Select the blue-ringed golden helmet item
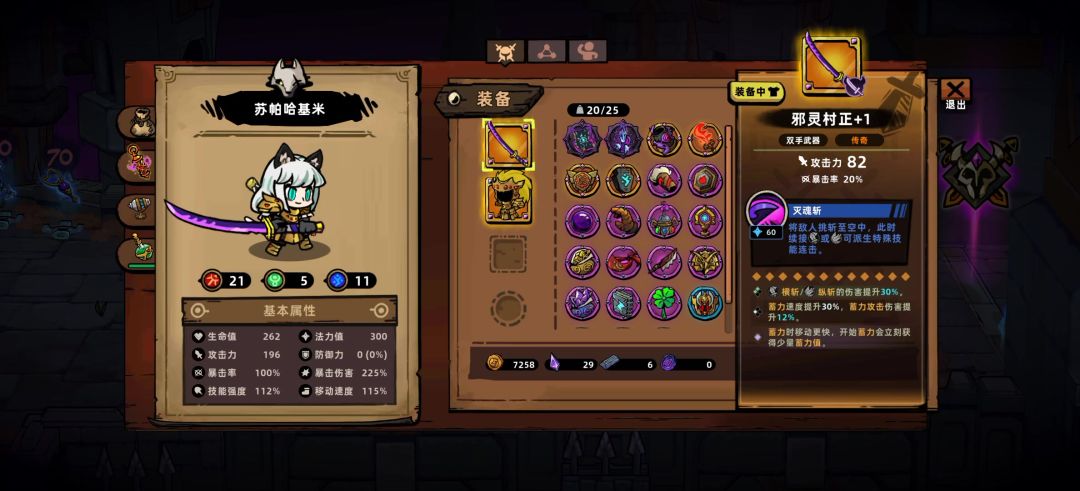Viewport: 1080px width, 491px height. click(705, 303)
